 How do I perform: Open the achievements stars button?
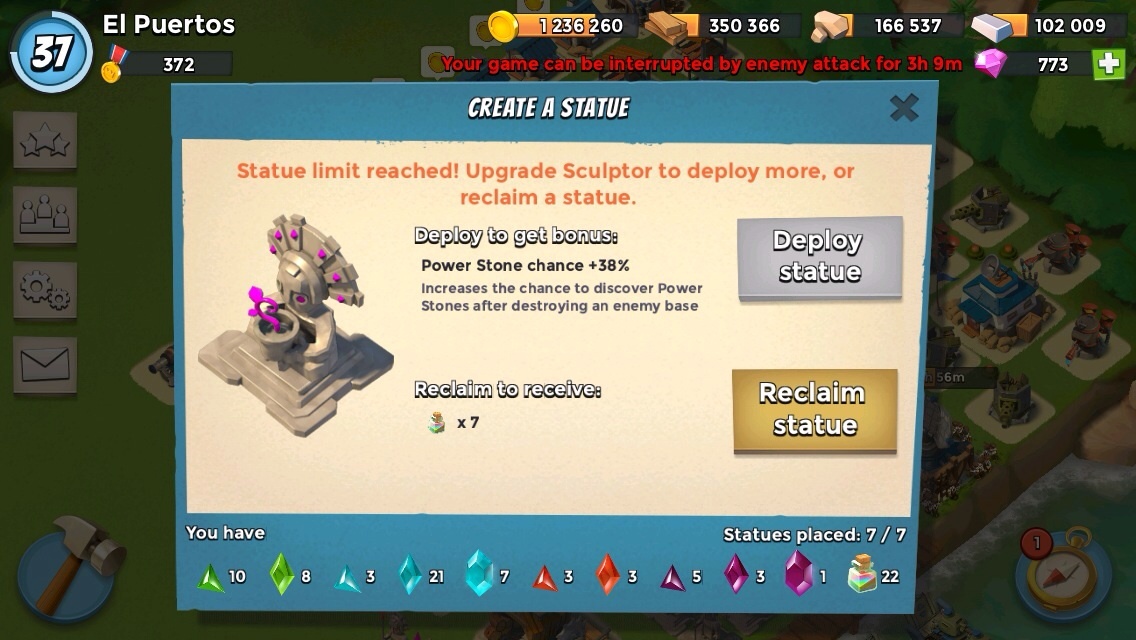click(x=45, y=141)
